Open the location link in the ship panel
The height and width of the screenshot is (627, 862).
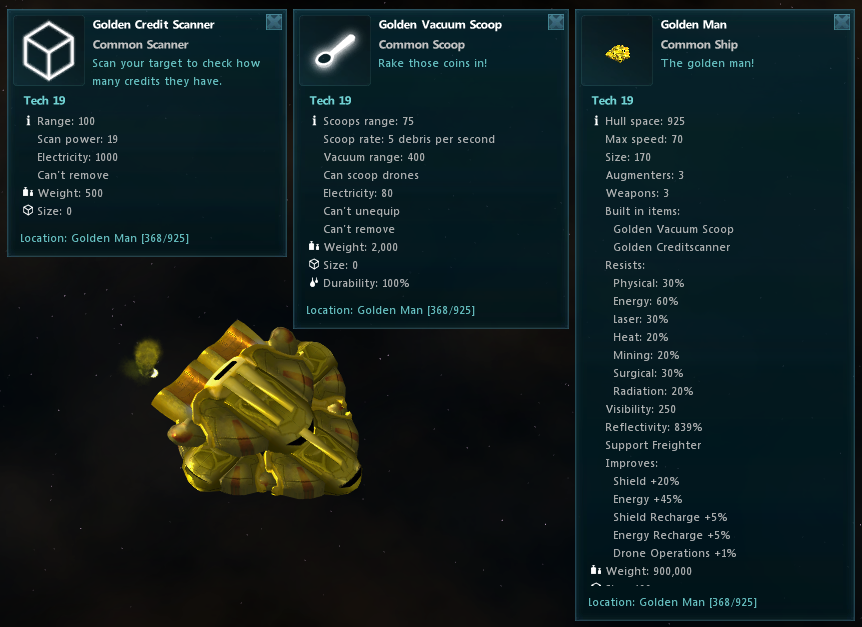point(672,602)
